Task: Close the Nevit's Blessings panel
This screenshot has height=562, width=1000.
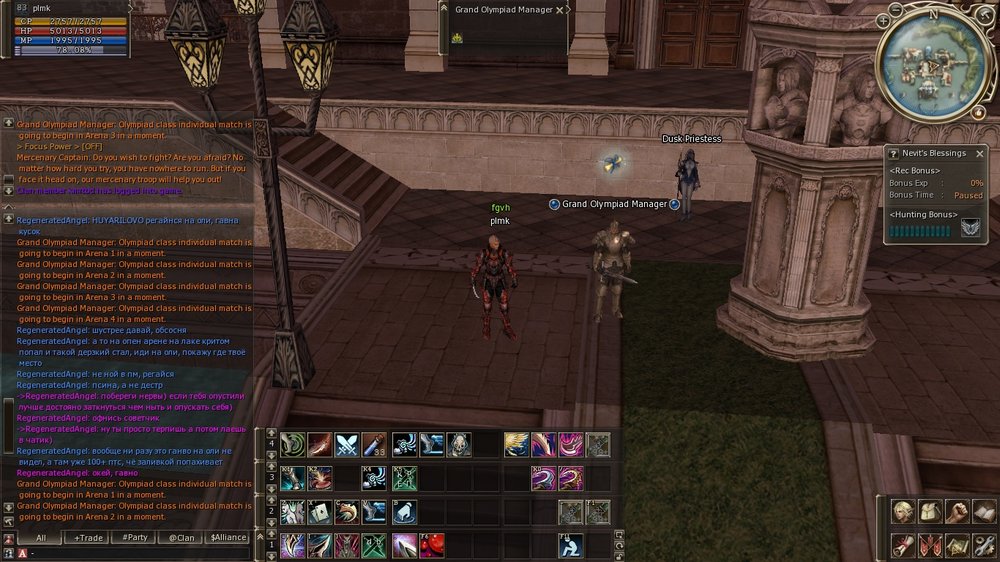Action: [980, 153]
